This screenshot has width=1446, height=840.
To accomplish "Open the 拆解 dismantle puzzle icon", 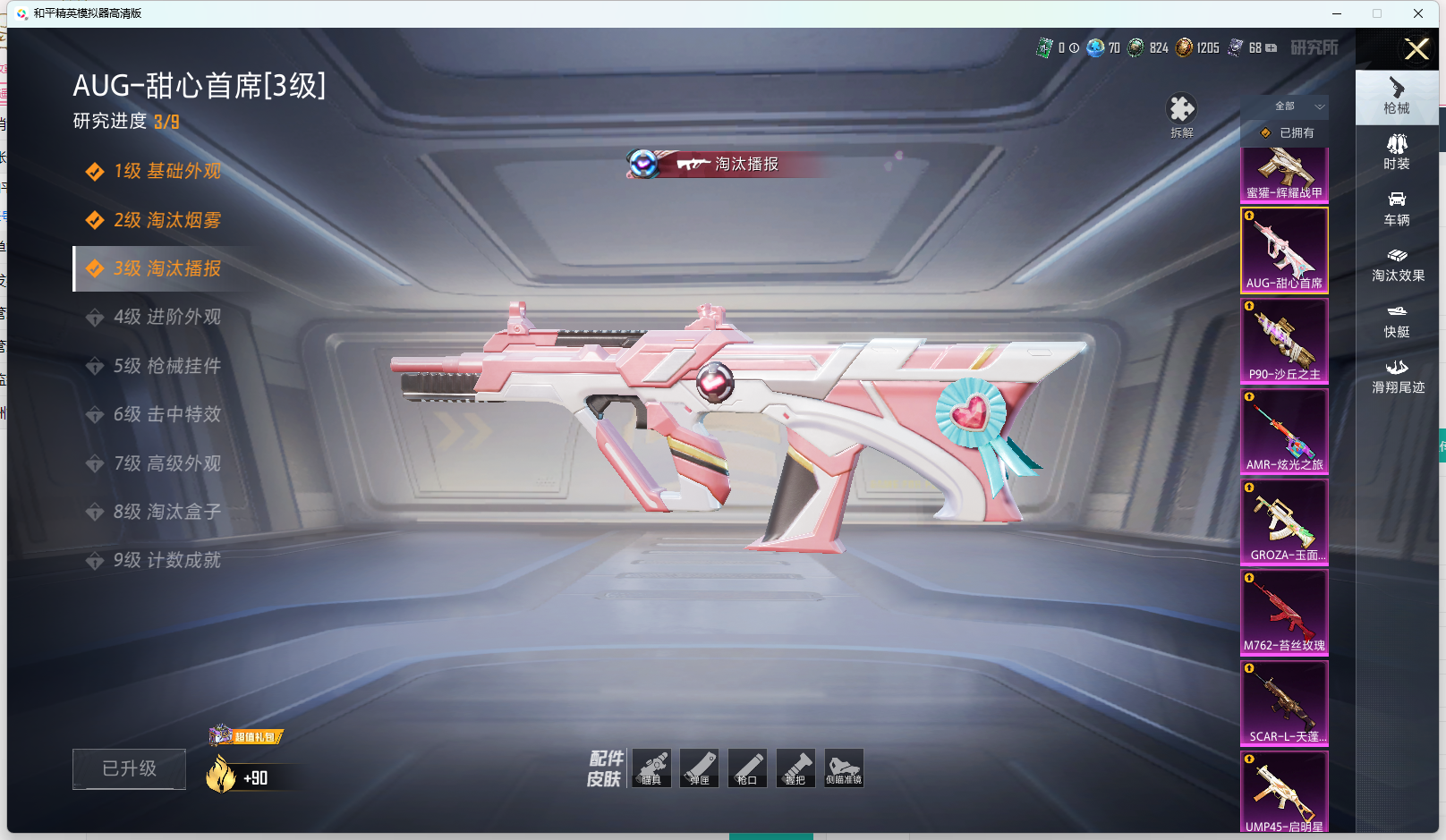I will pyautogui.click(x=1182, y=111).
